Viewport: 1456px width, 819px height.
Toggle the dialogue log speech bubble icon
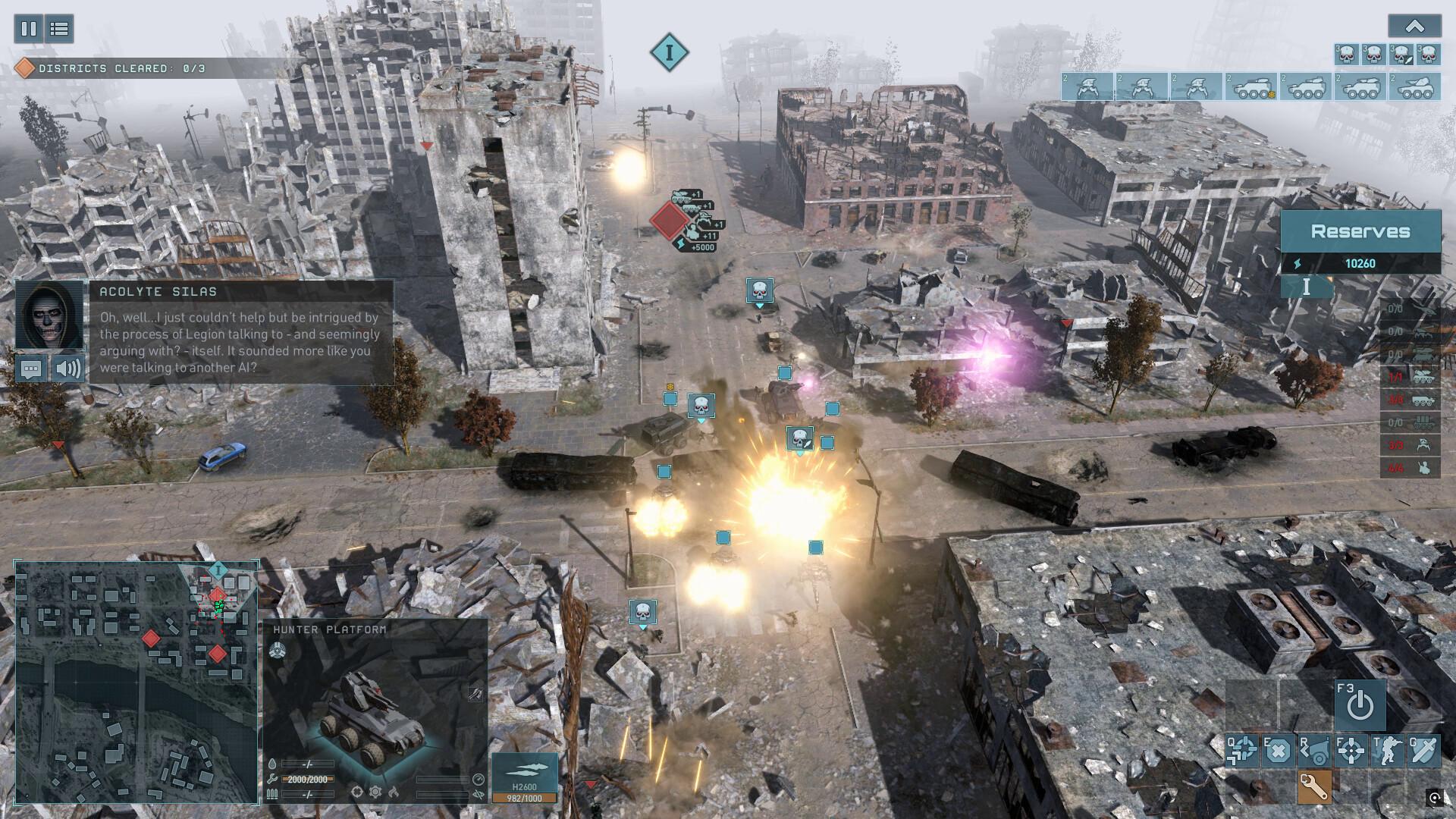pyautogui.click(x=32, y=369)
